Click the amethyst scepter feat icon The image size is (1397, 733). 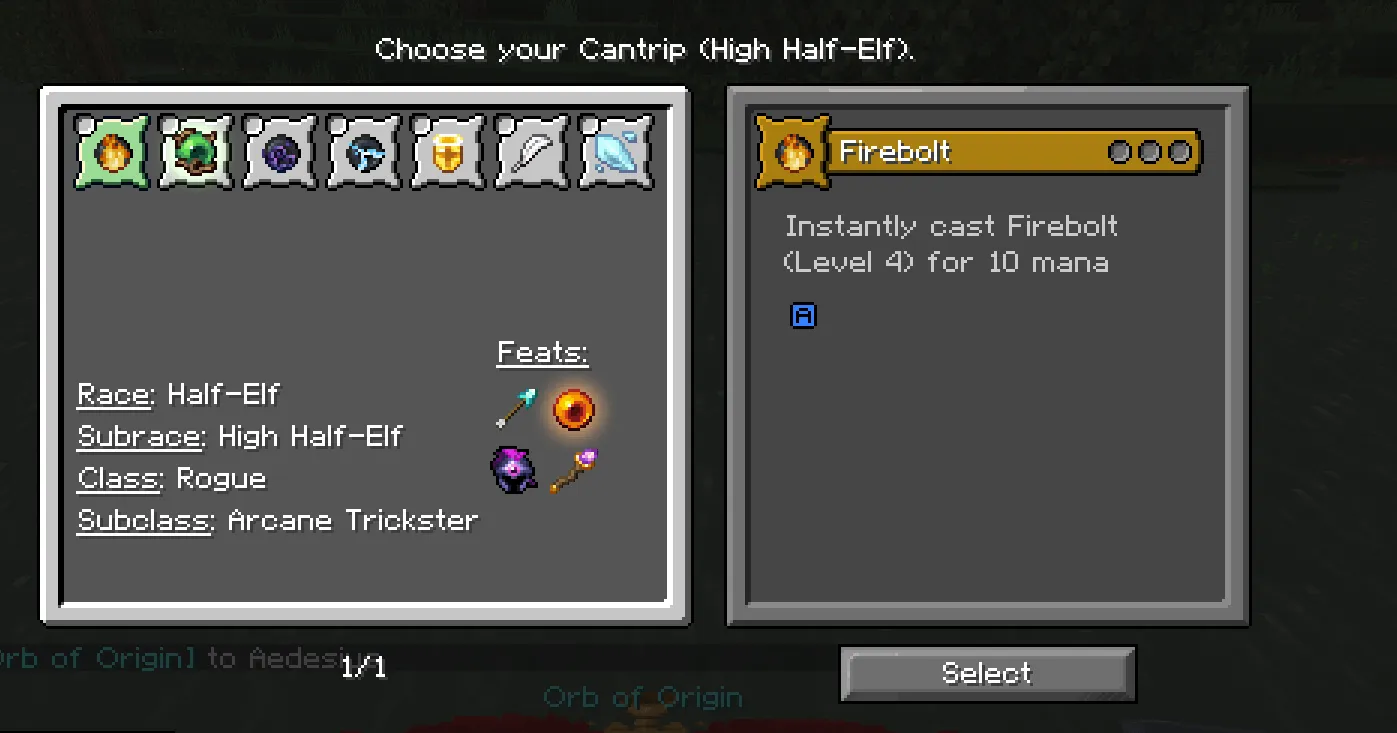click(573, 470)
